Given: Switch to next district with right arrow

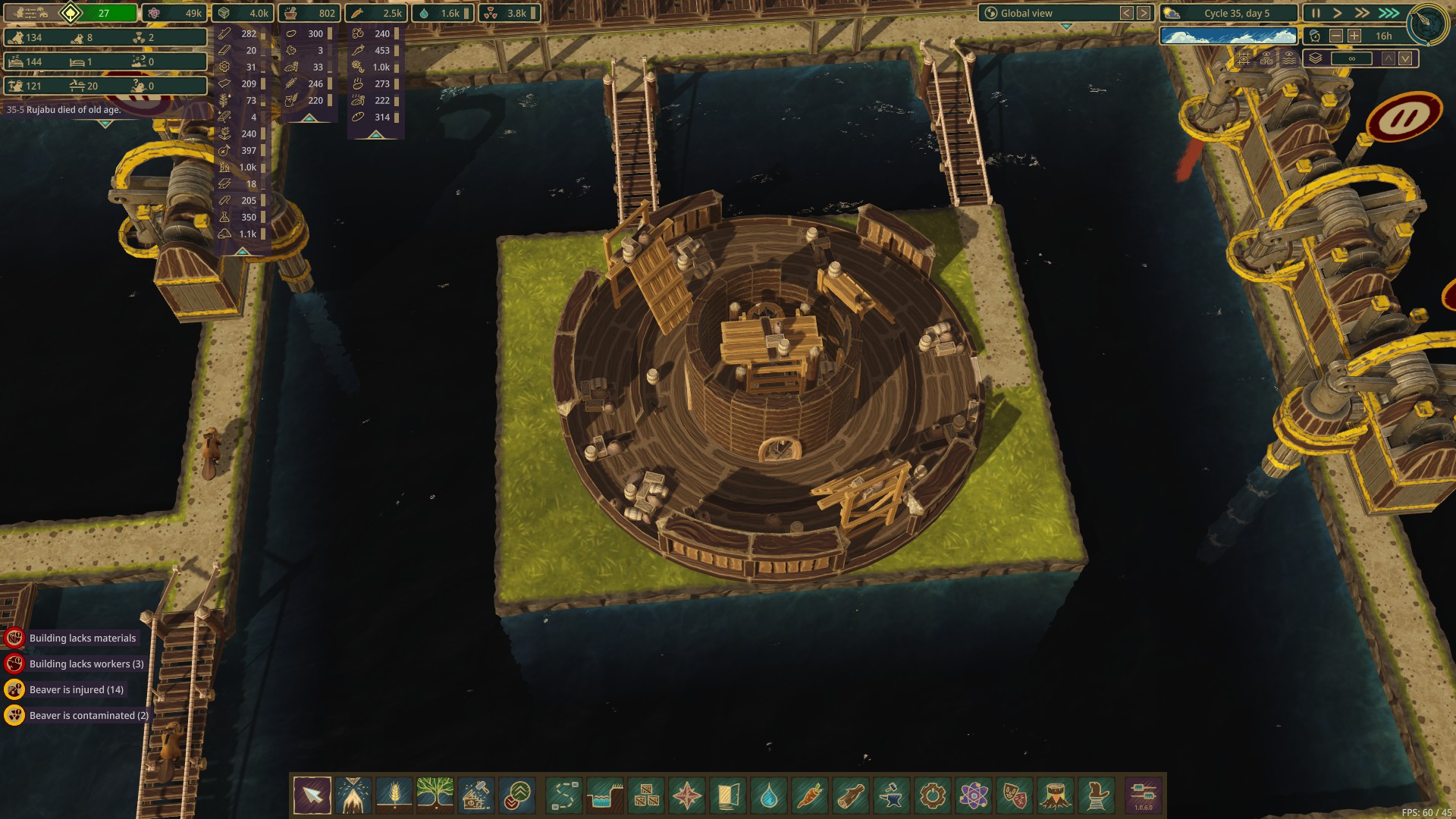Looking at the screenshot, I should (1144, 13).
